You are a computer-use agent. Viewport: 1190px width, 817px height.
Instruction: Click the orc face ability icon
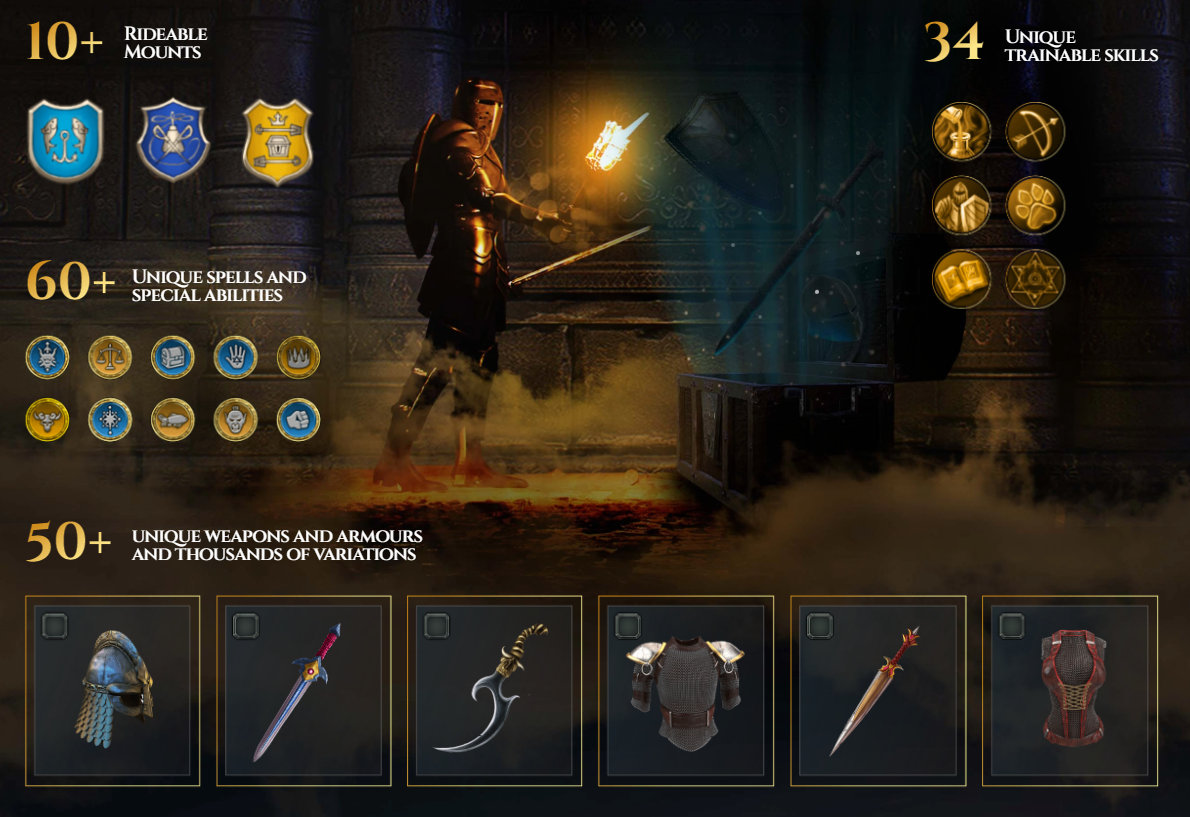(x=235, y=420)
